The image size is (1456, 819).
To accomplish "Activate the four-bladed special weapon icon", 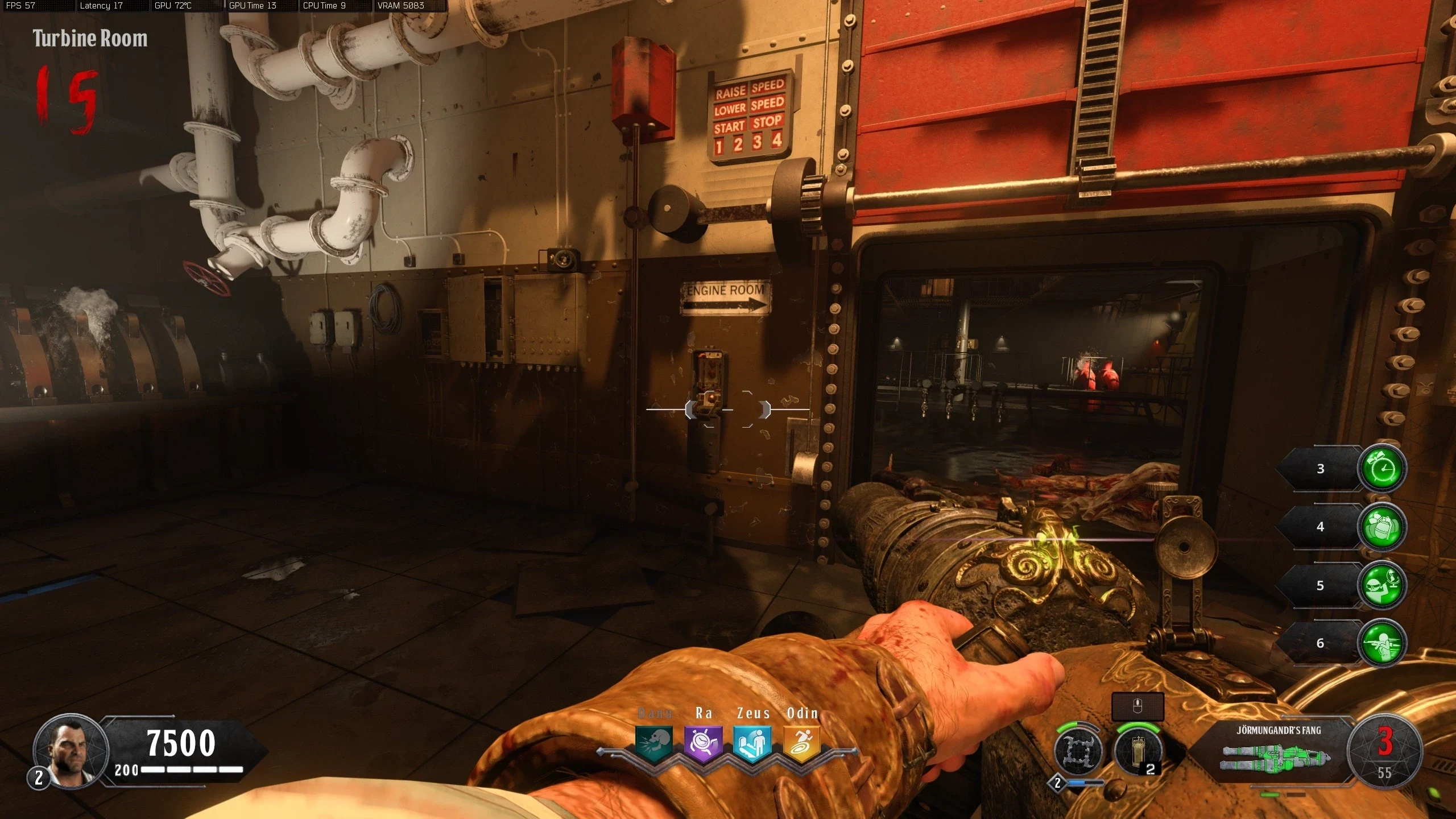I will tap(1077, 751).
